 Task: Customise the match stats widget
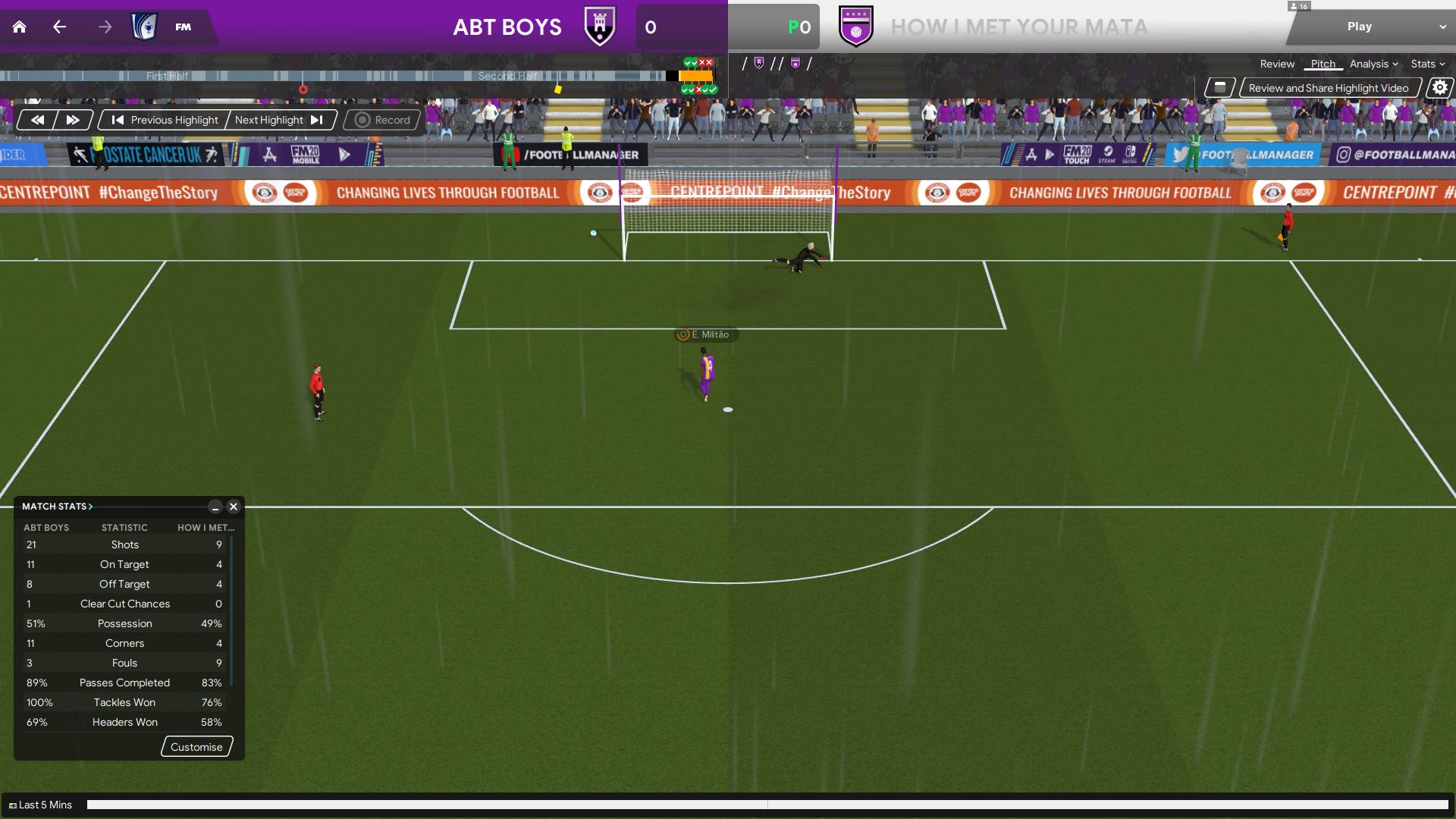(x=196, y=747)
